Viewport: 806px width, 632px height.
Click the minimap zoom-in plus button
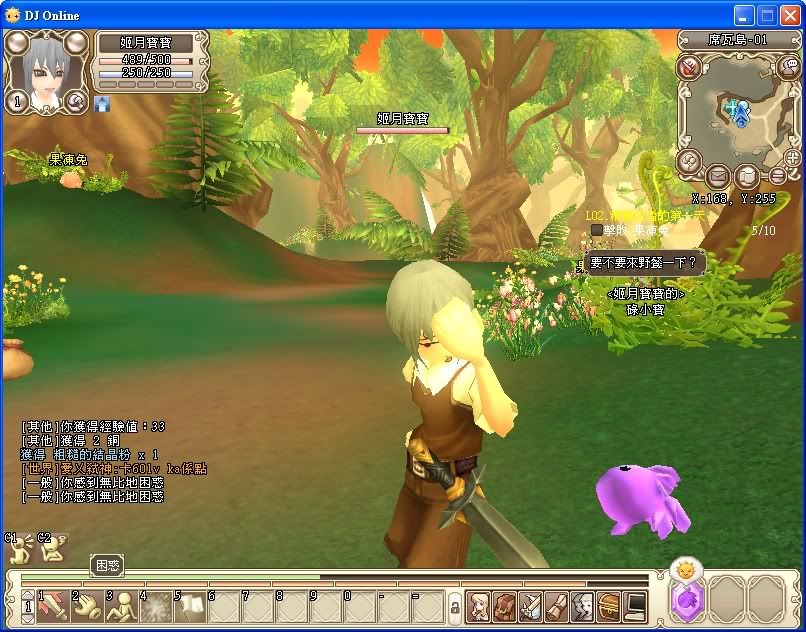pos(793,158)
